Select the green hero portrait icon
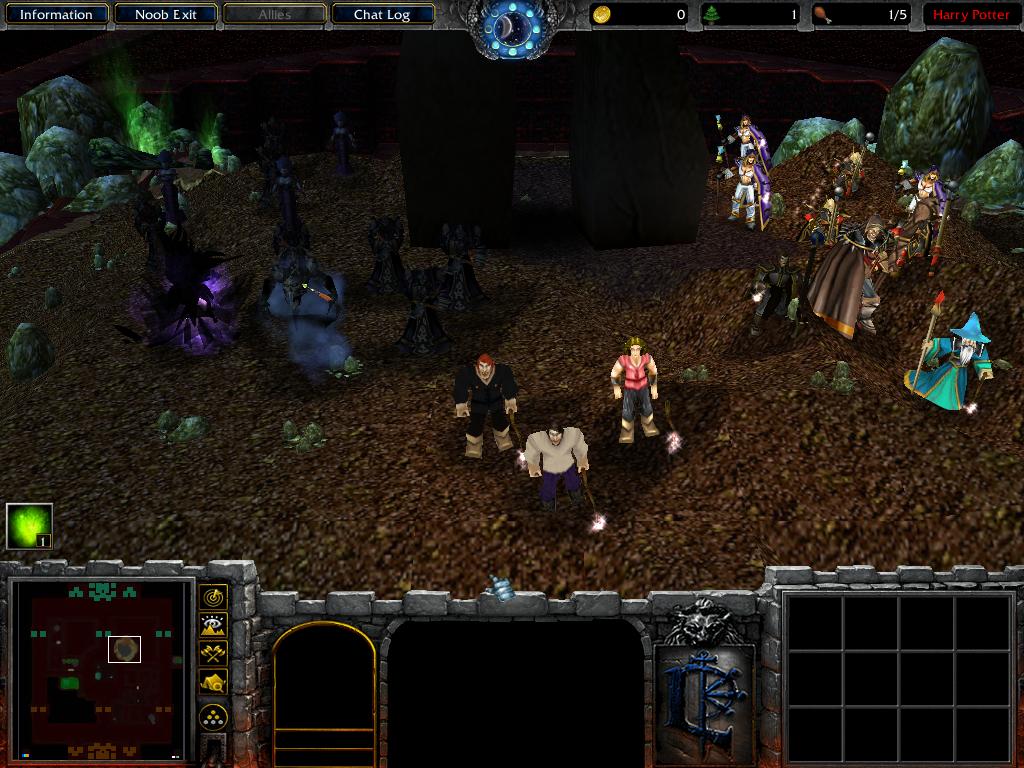Screen dimensions: 1024x768 pyautogui.click(x=29, y=526)
